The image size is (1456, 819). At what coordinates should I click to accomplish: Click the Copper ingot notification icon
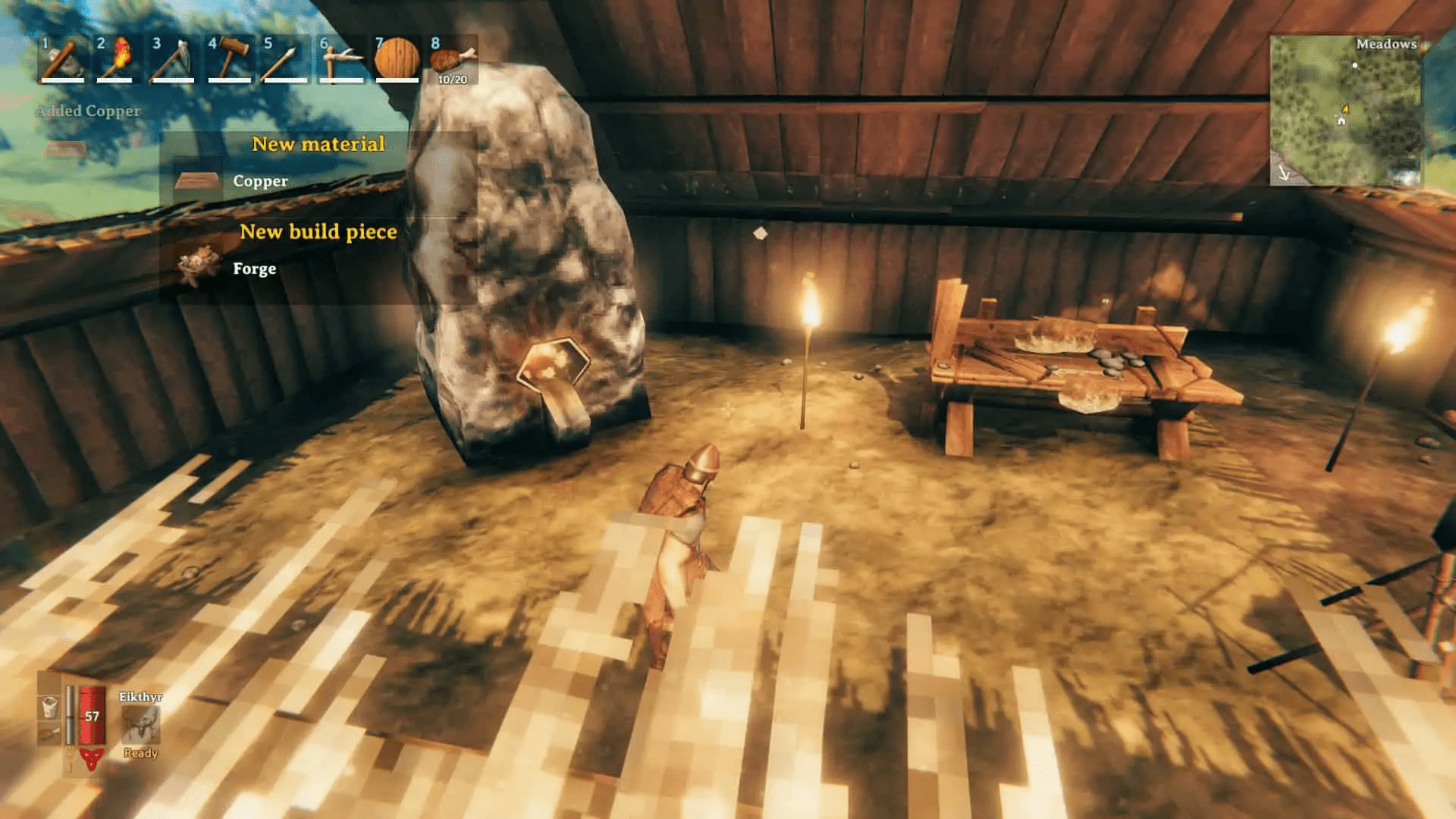(196, 179)
